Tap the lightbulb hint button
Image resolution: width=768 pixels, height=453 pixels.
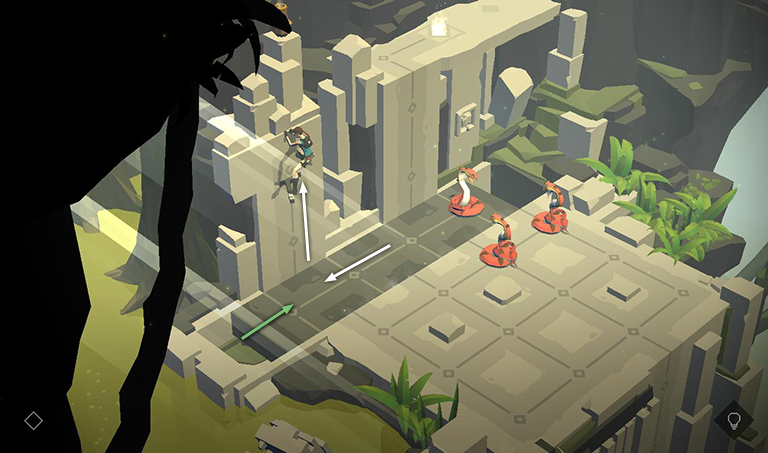point(733,420)
